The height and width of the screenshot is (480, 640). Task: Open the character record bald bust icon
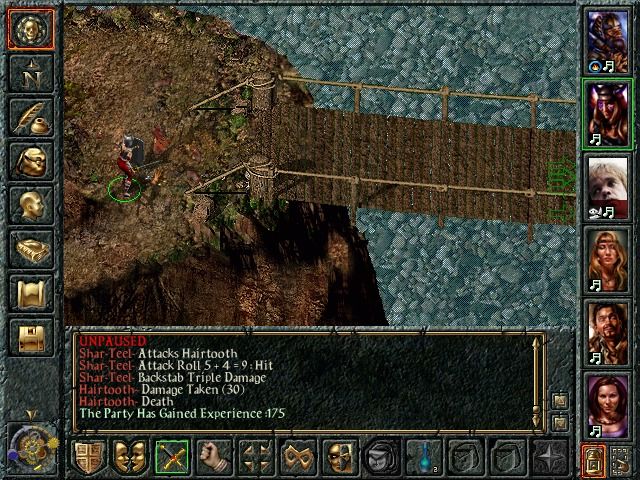tap(31, 205)
